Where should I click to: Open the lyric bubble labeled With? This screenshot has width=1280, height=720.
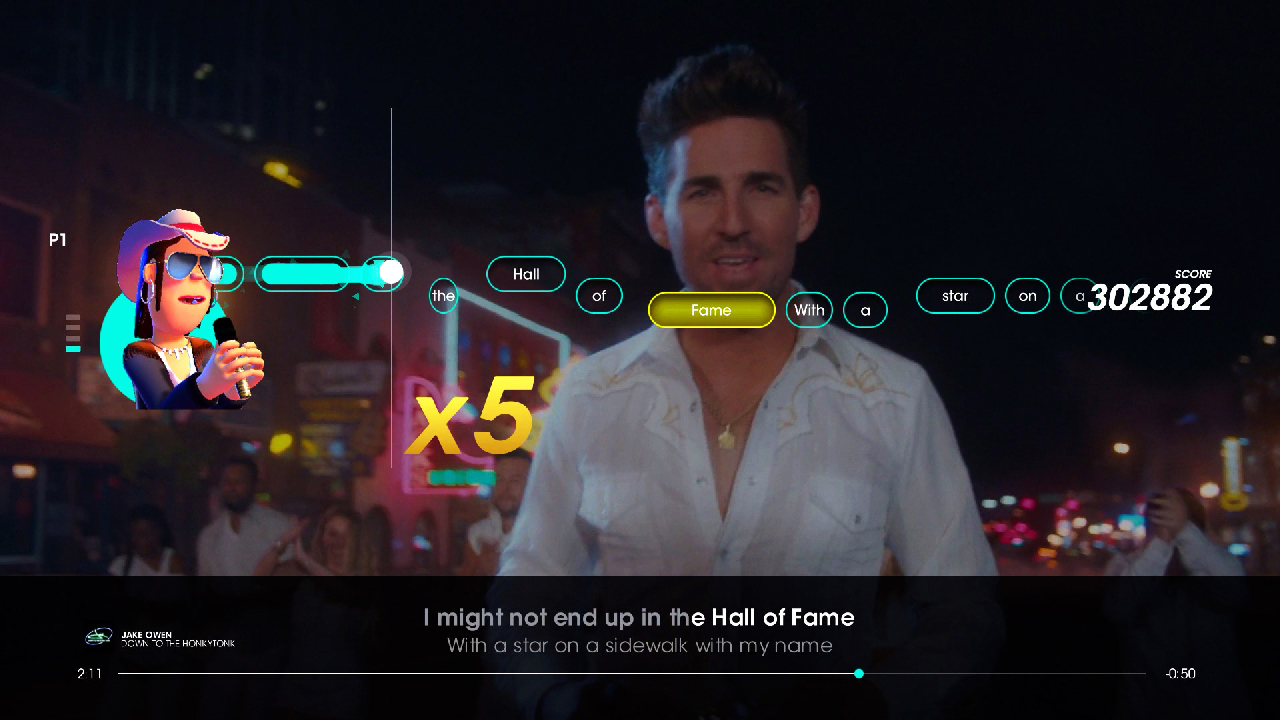pyautogui.click(x=809, y=310)
